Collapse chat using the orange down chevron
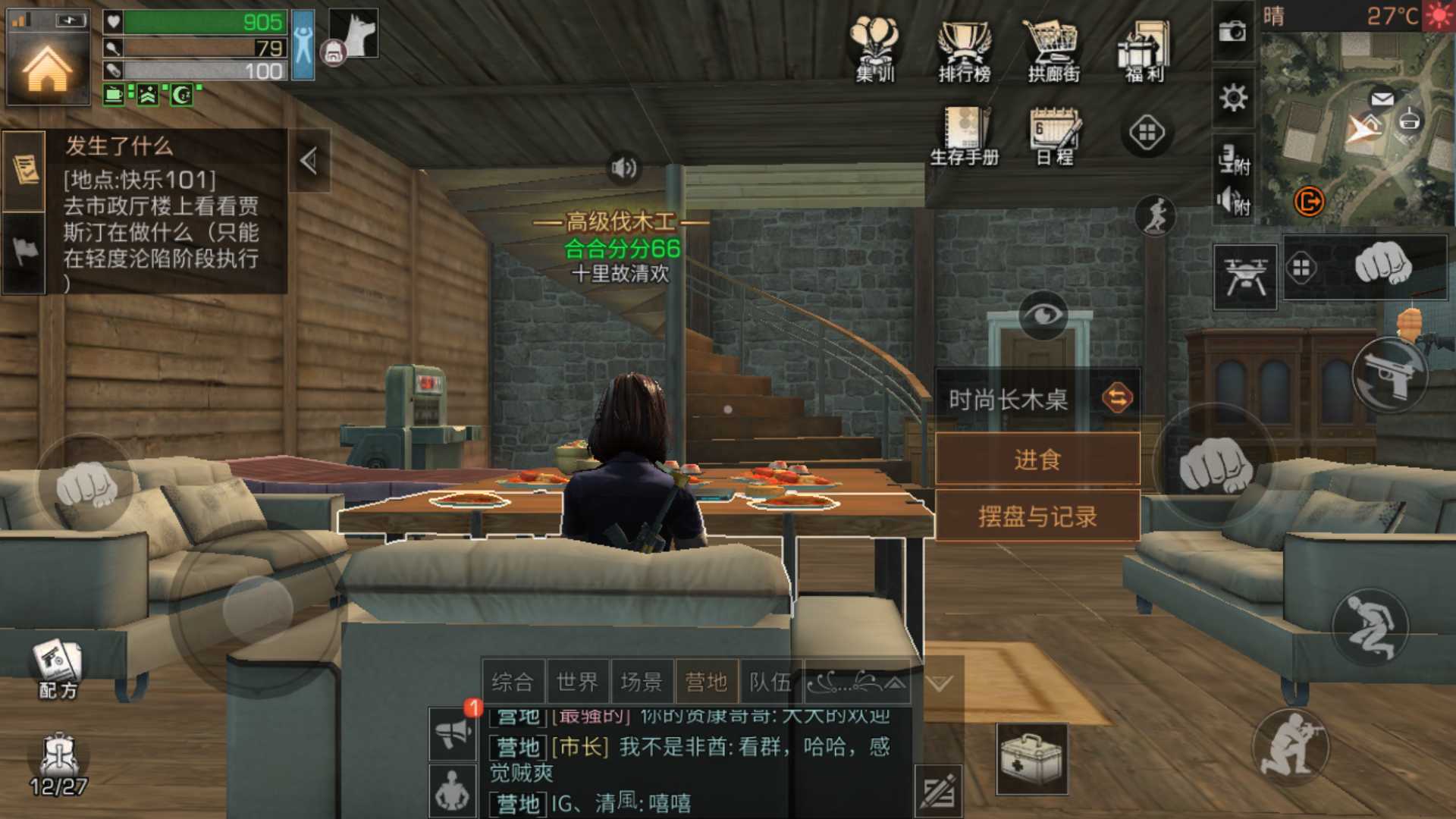 coord(940,683)
